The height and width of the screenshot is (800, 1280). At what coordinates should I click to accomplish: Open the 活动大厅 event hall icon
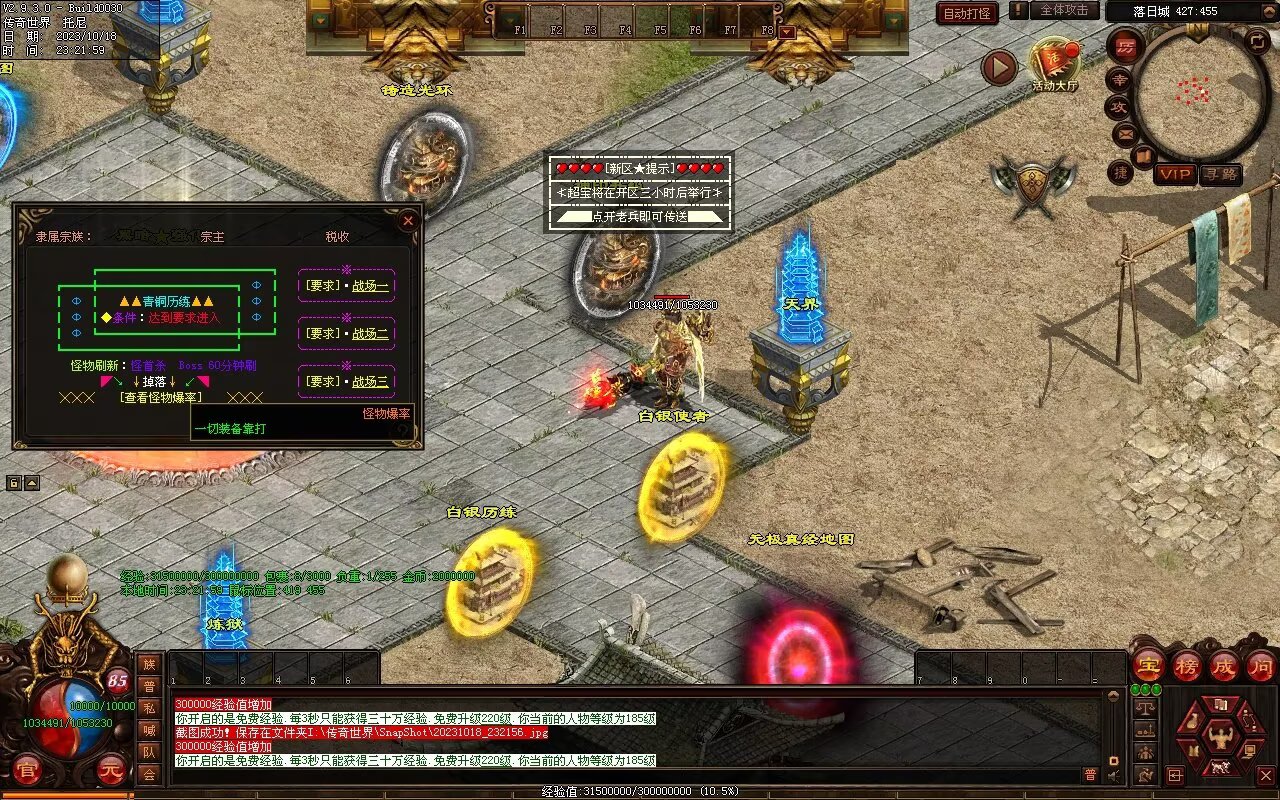(x=1055, y=65)
